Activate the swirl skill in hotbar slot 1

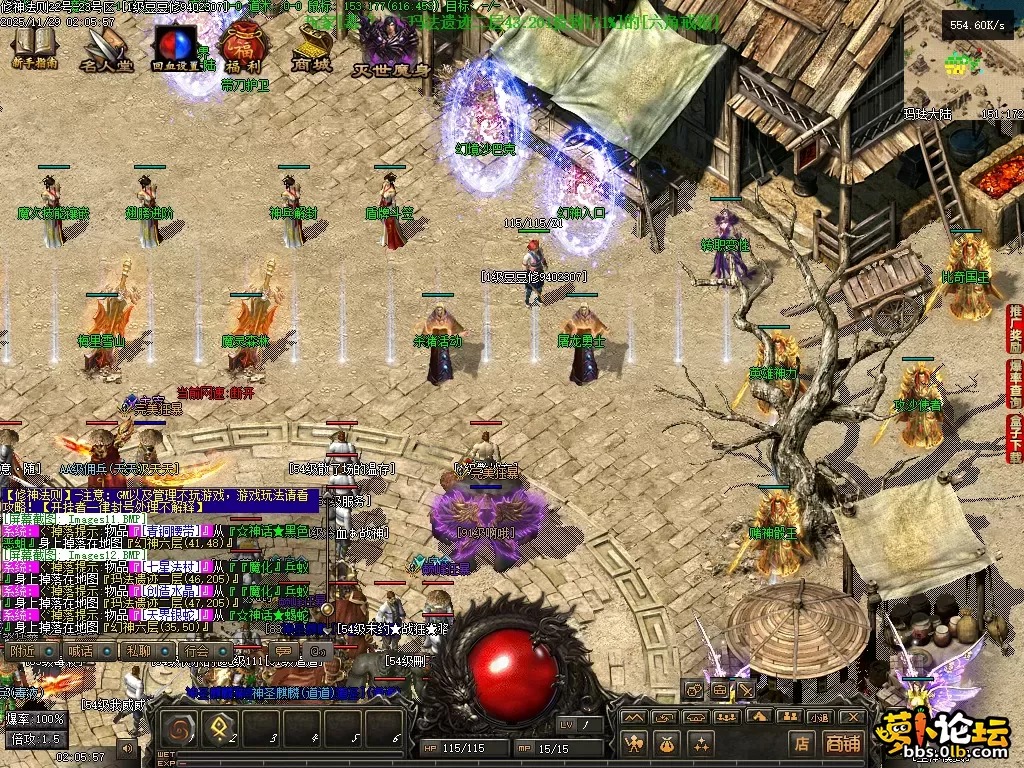[179, 730]
